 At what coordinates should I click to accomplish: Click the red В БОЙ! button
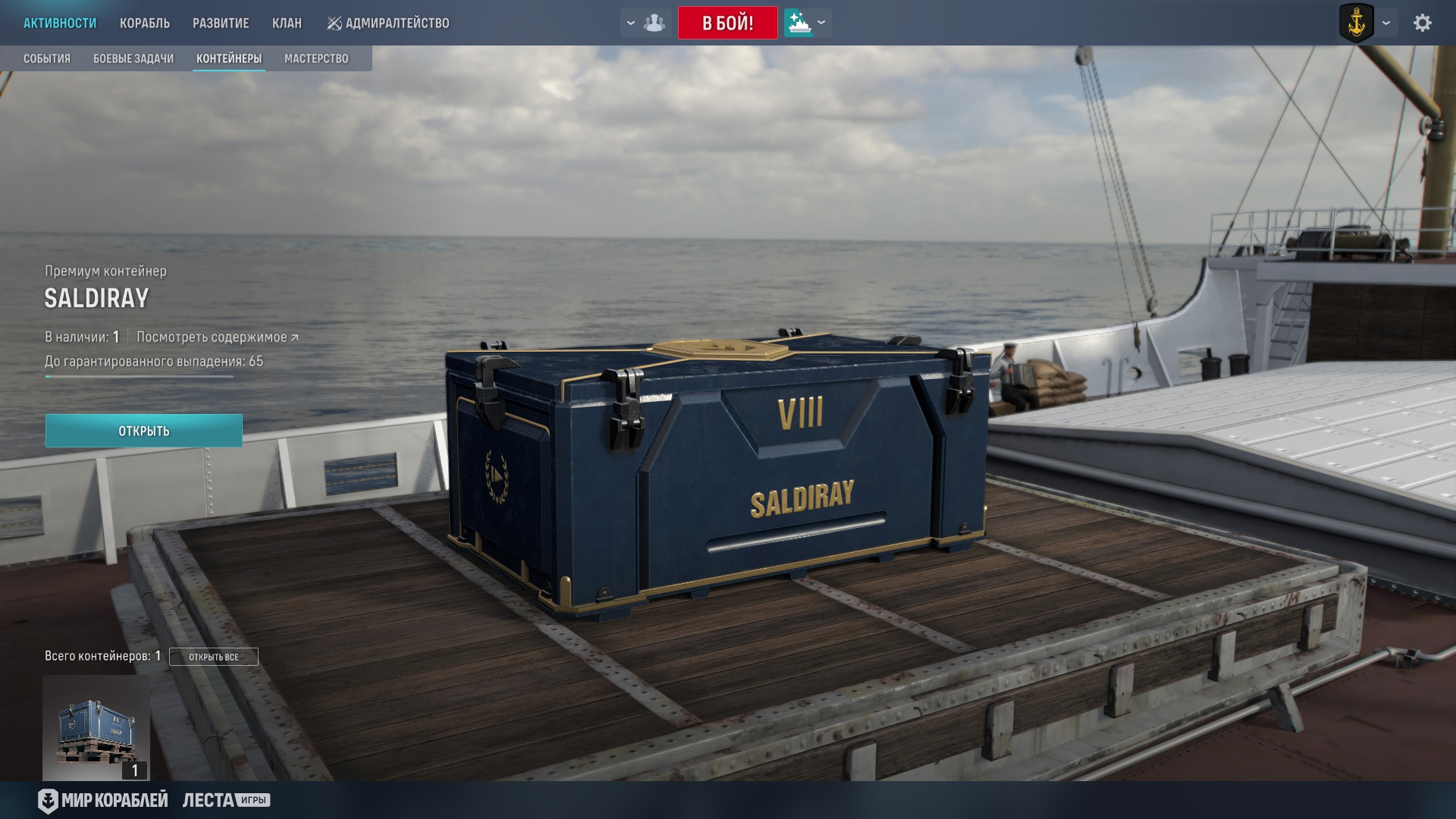coord(727,24)
